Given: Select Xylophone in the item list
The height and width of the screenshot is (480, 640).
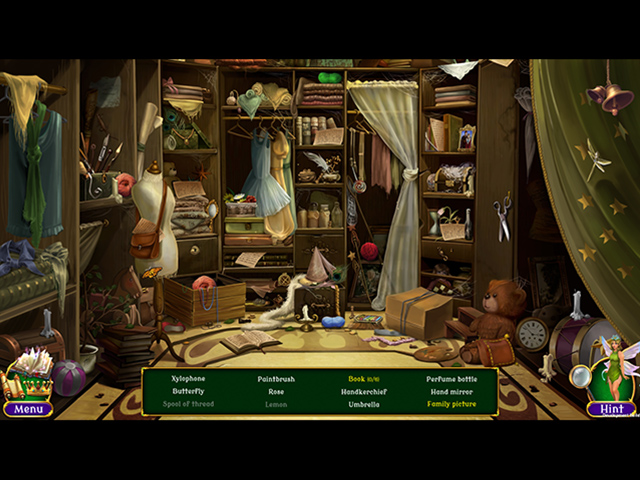Looking at the screenshot, I should [x=188, y=379].
